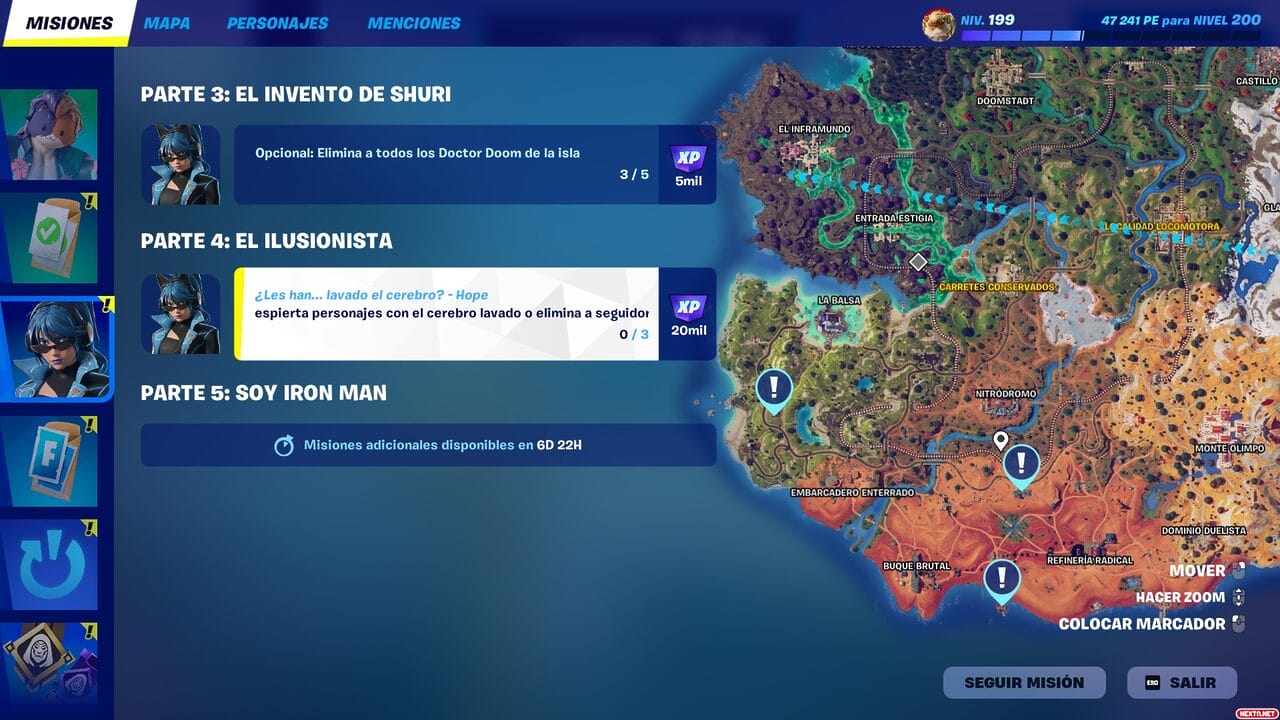Click the 20mil XP reward badge
1280x720 pixels.
(687, 312)
